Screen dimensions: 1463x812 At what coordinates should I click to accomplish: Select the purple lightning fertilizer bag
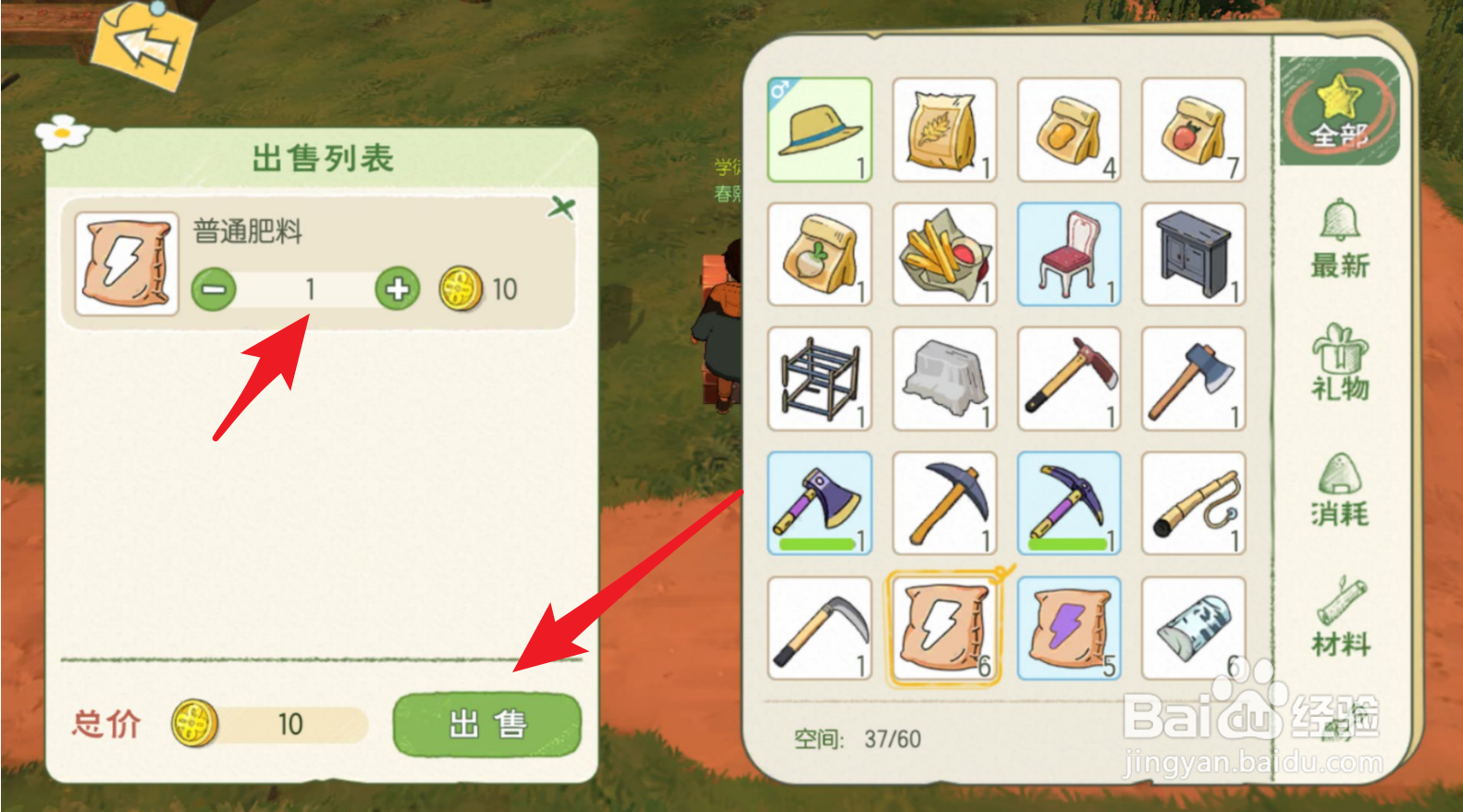pos(1068,627)
